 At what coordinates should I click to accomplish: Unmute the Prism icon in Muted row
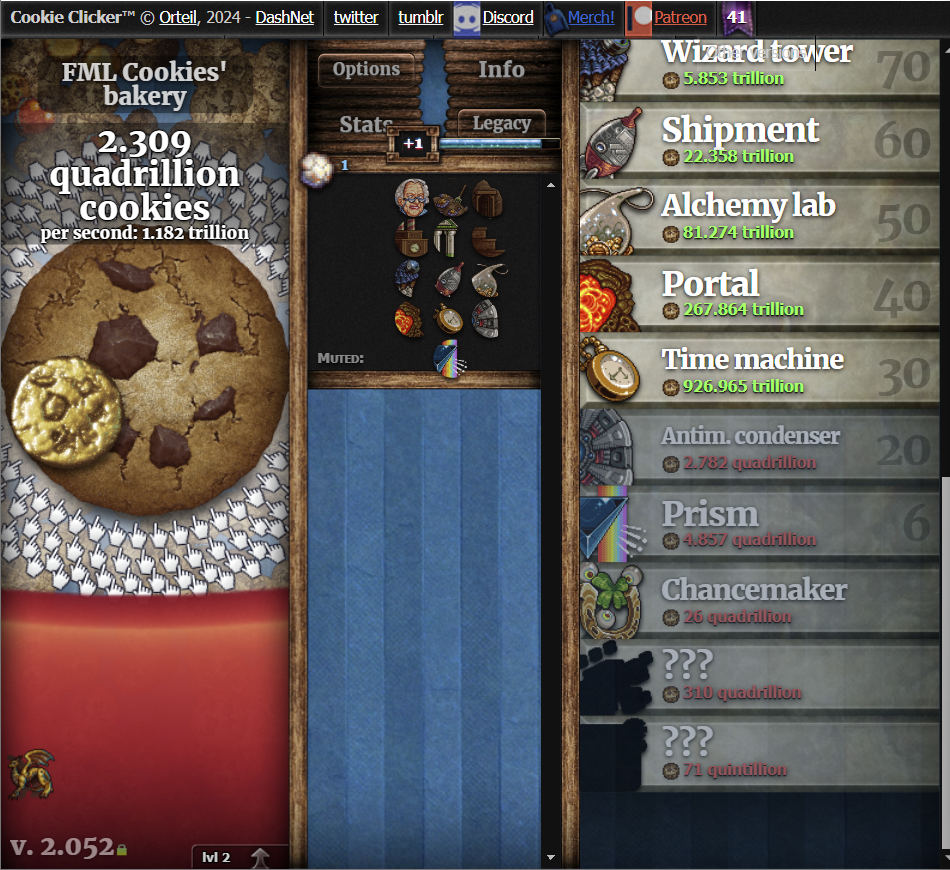tap(446, 359)
